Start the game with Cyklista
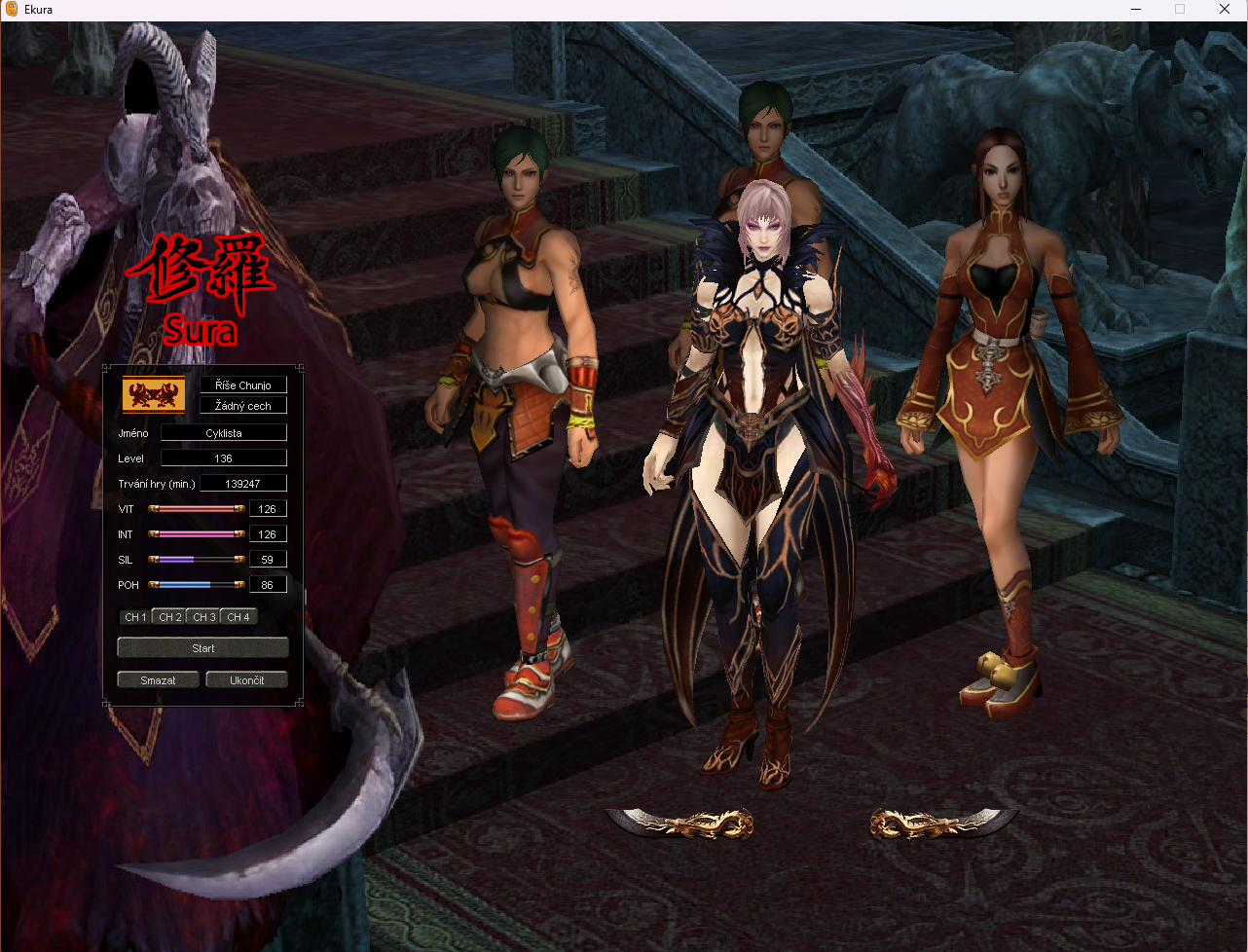The width and height of the screenshot is (1248, 952). 202,647
